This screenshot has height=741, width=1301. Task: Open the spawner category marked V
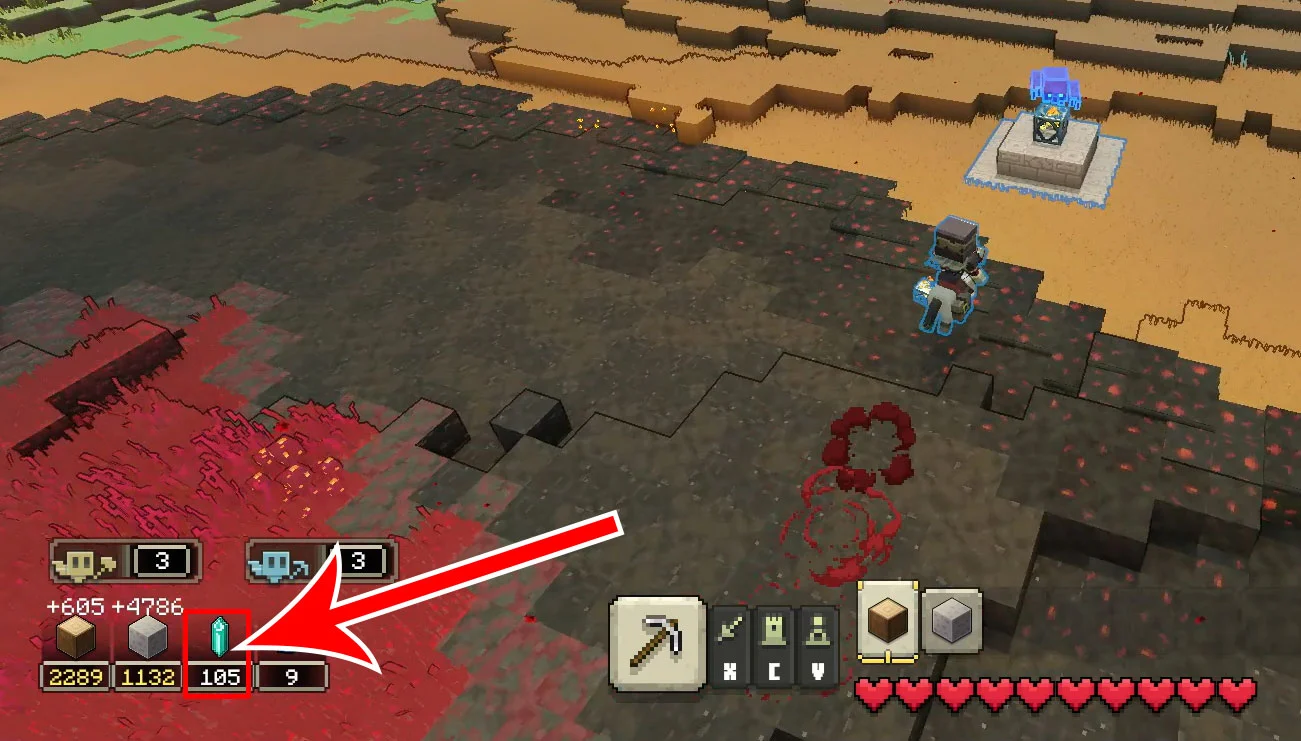pos(817,645)
